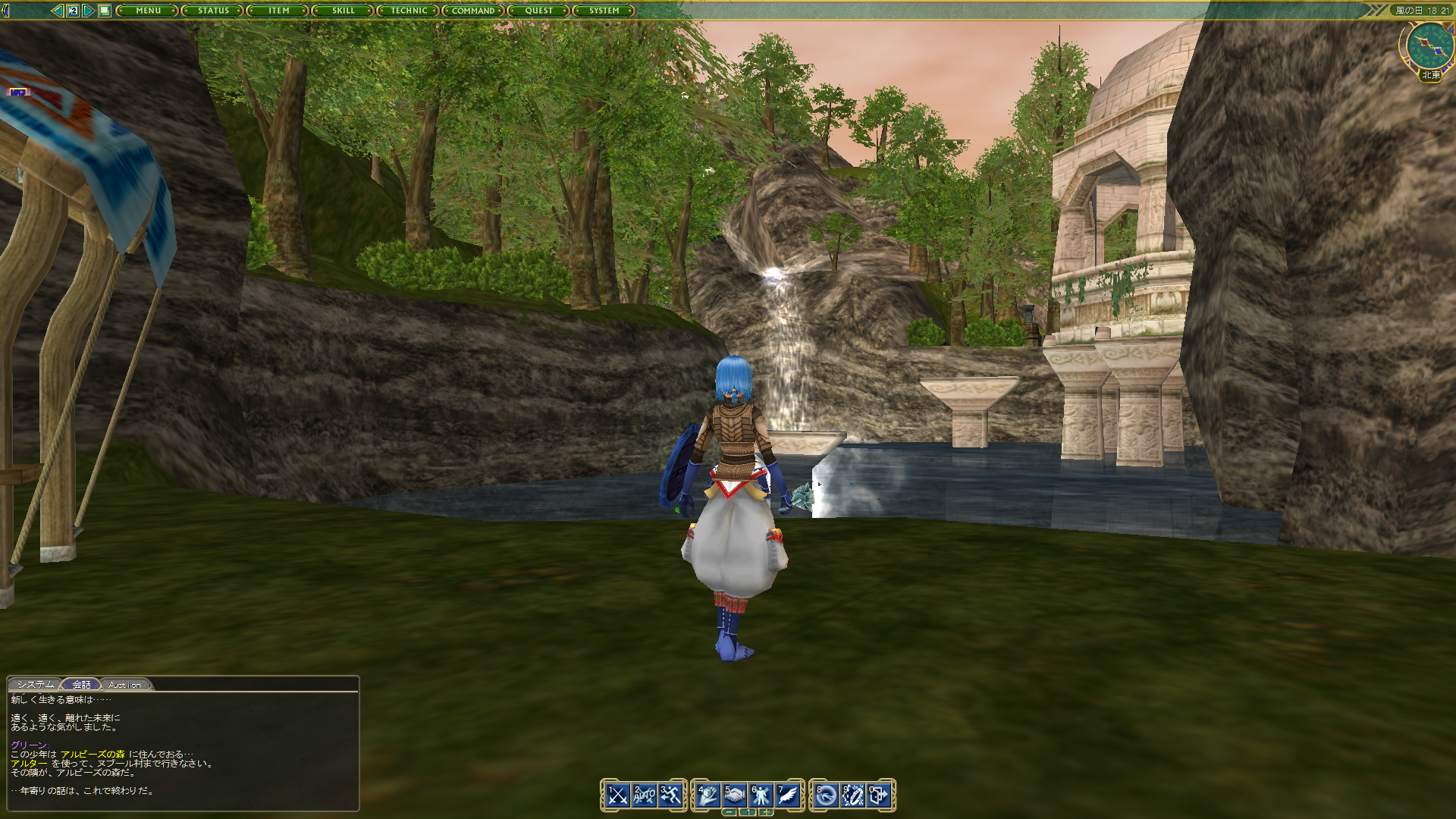
Task: Click the left arrow to change toolbar page
Action: [x=58, y=11]
